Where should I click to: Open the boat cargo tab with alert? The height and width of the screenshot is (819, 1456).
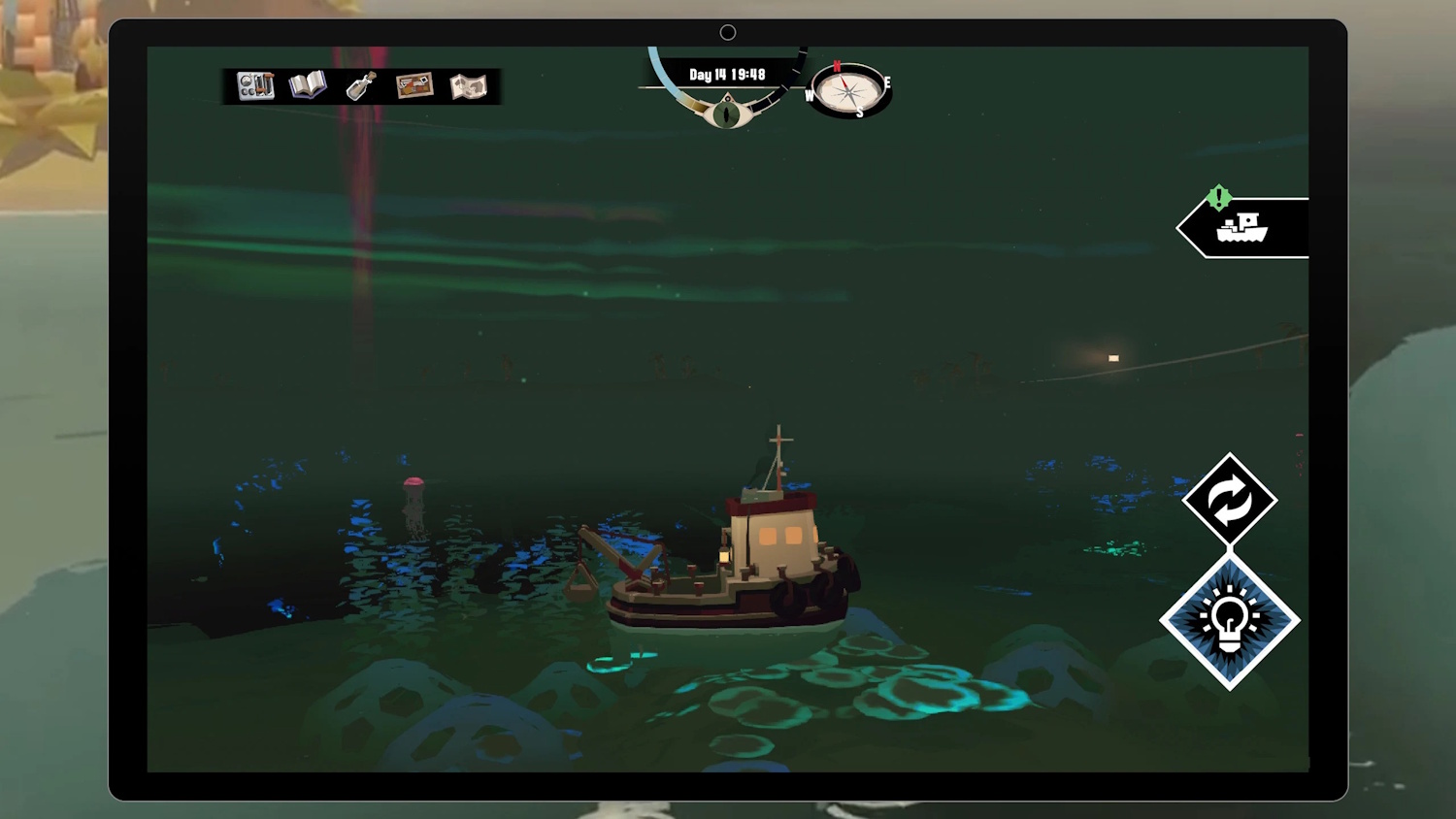(x=1243, y=228)
